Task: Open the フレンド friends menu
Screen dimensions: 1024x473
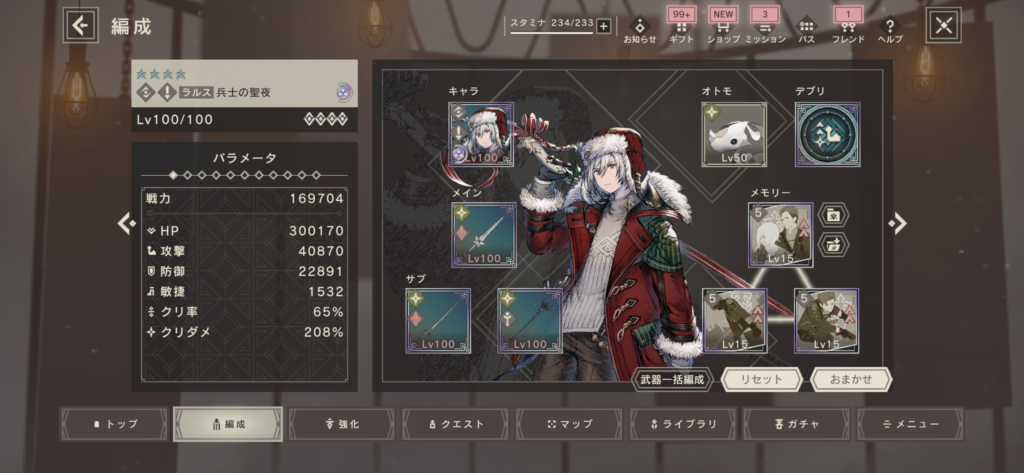Action: [847, 29]
